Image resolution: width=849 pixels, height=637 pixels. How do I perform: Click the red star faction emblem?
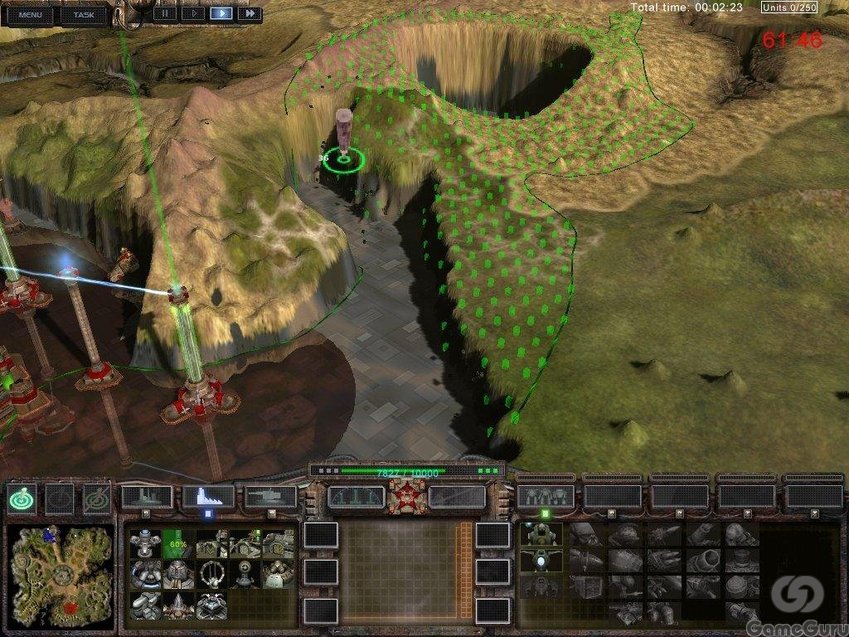pyautogui.click(x=406, y=496)
